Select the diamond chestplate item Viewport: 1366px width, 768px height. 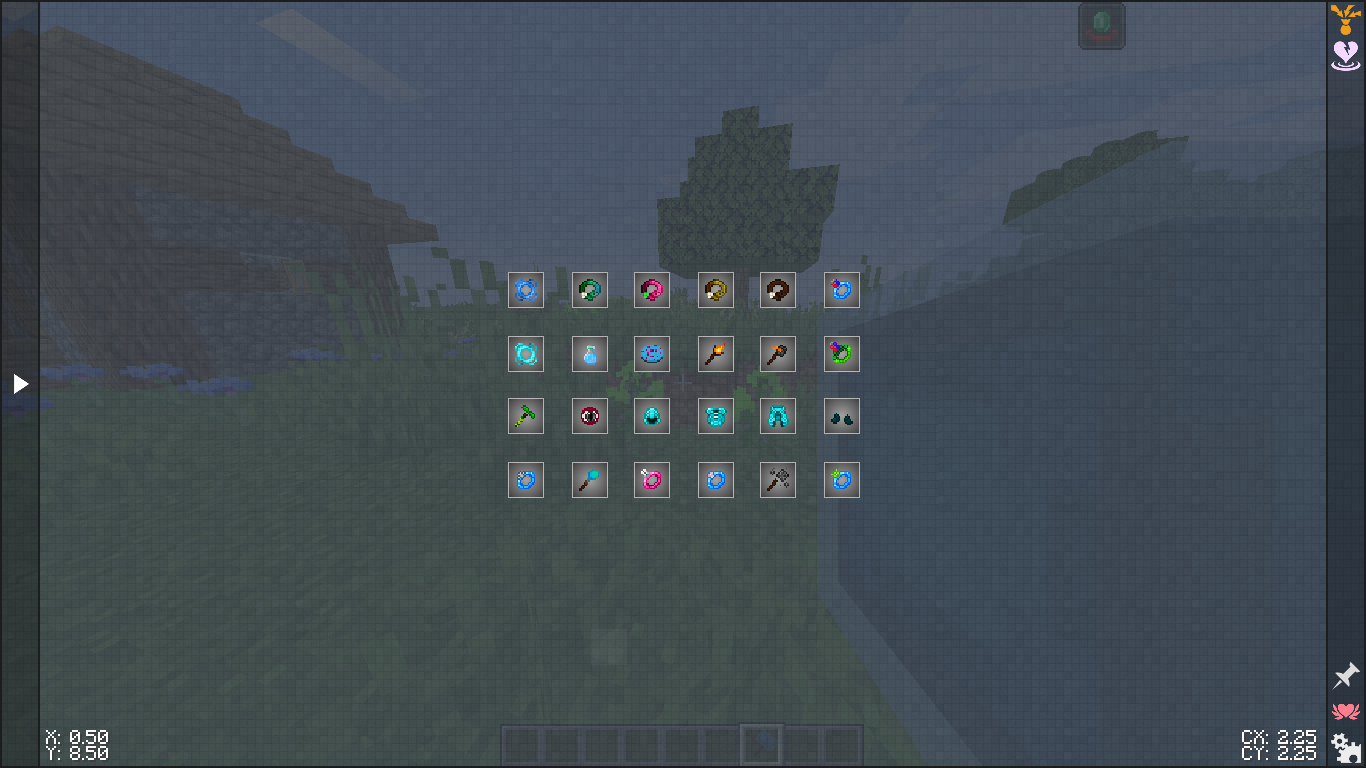716,416
